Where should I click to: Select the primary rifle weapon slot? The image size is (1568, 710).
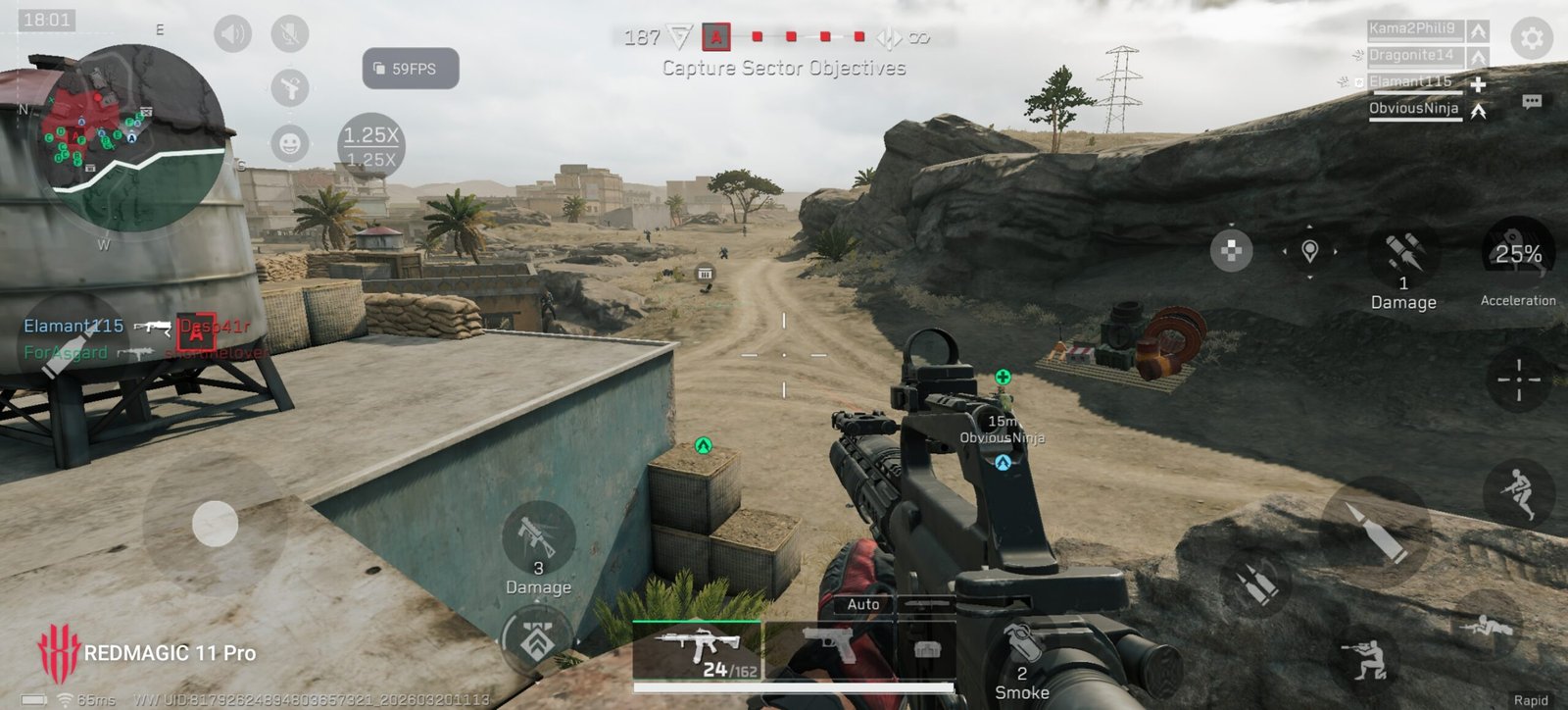(697, 649)
